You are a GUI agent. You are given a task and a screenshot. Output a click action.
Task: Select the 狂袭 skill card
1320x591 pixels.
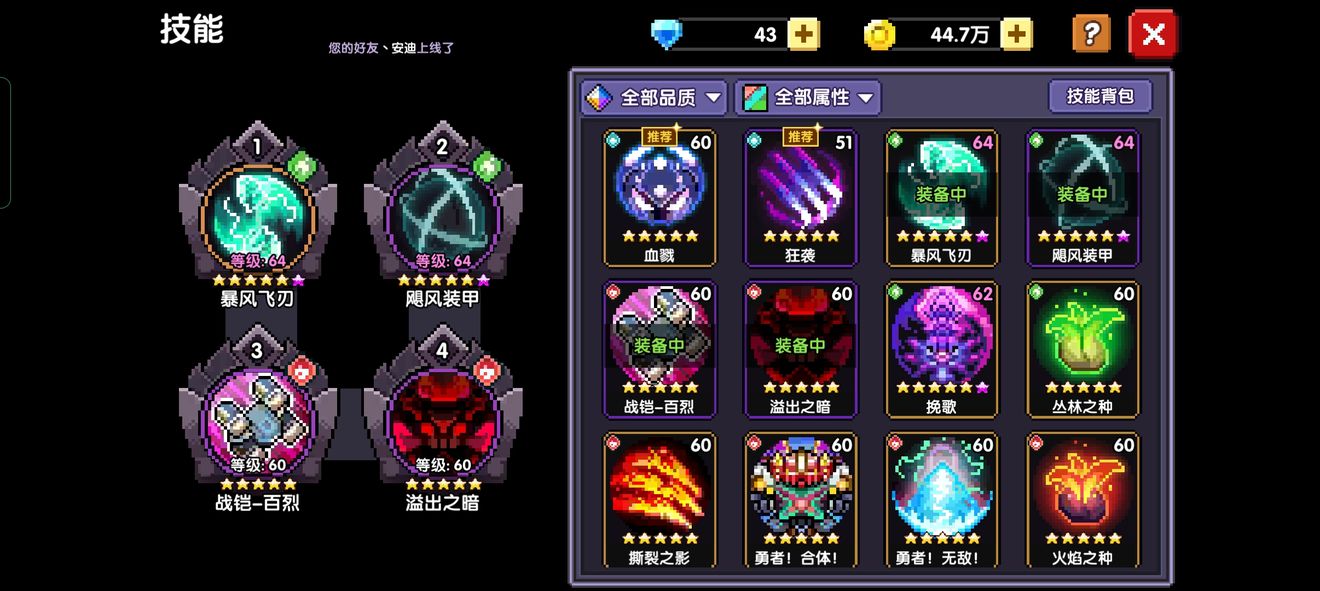tap(801, 196)
